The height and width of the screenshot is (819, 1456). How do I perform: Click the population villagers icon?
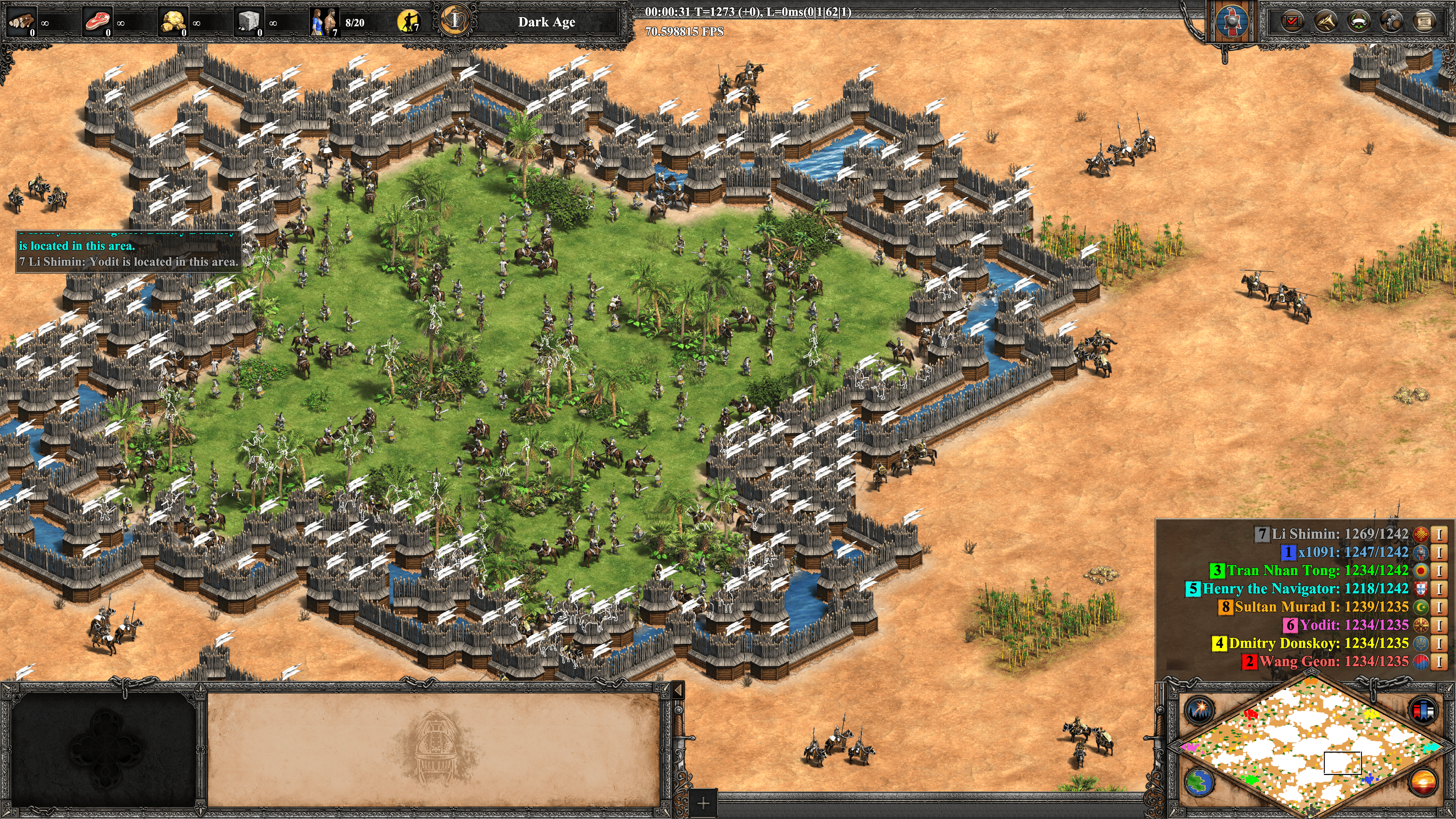click(324, 22)
